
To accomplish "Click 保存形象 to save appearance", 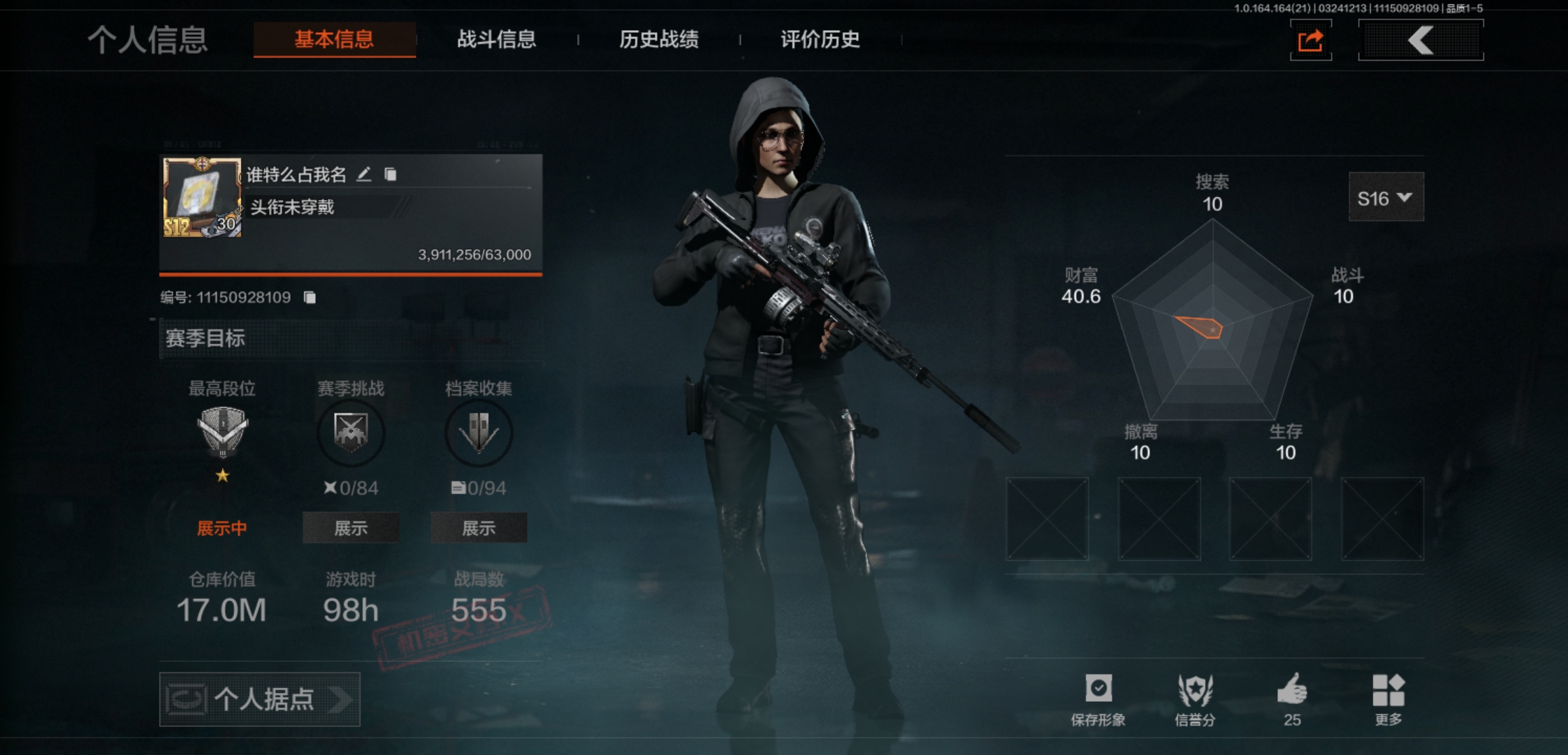I will click(1098, 699).
